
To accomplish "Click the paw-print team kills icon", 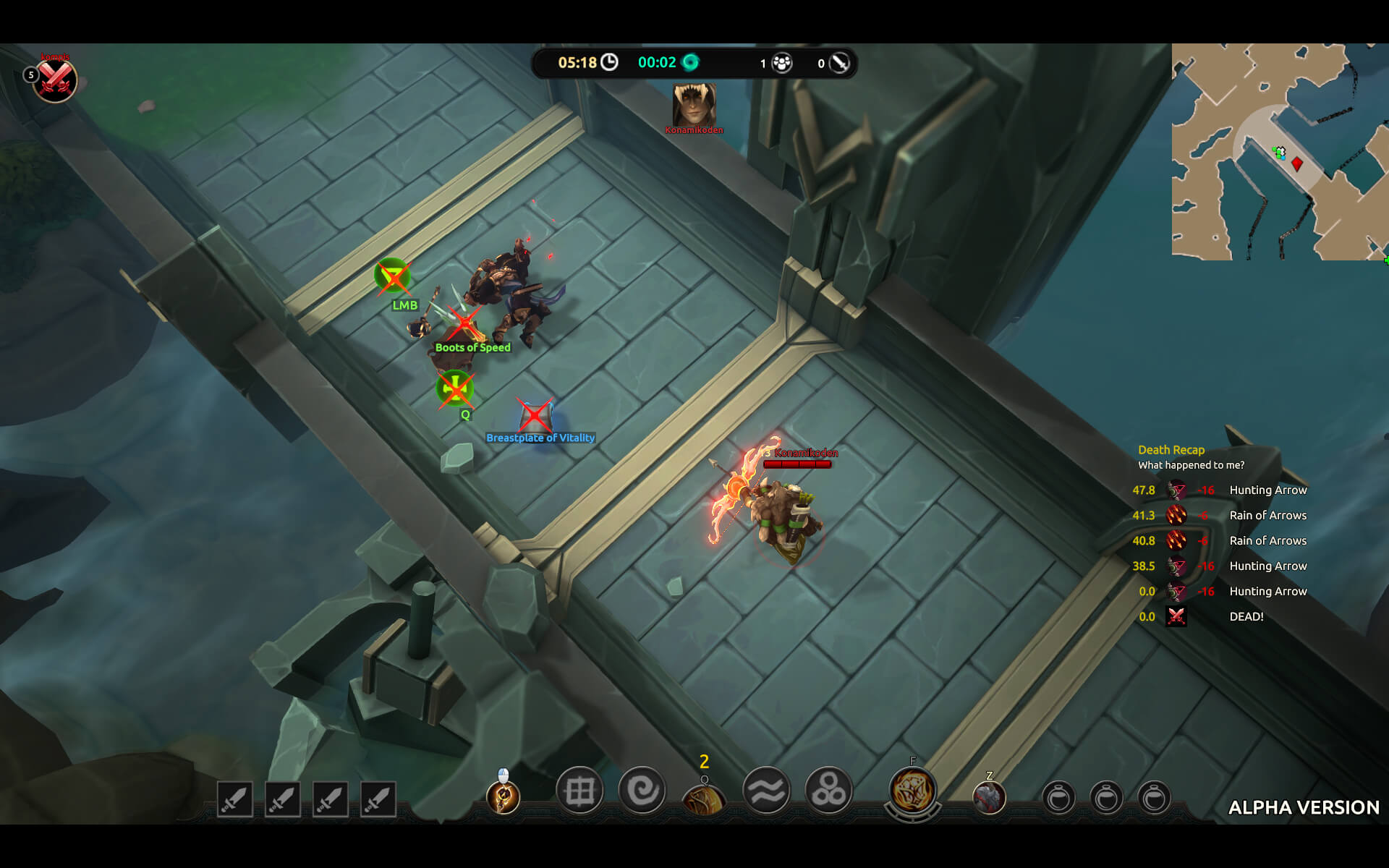I will point(782,63).
